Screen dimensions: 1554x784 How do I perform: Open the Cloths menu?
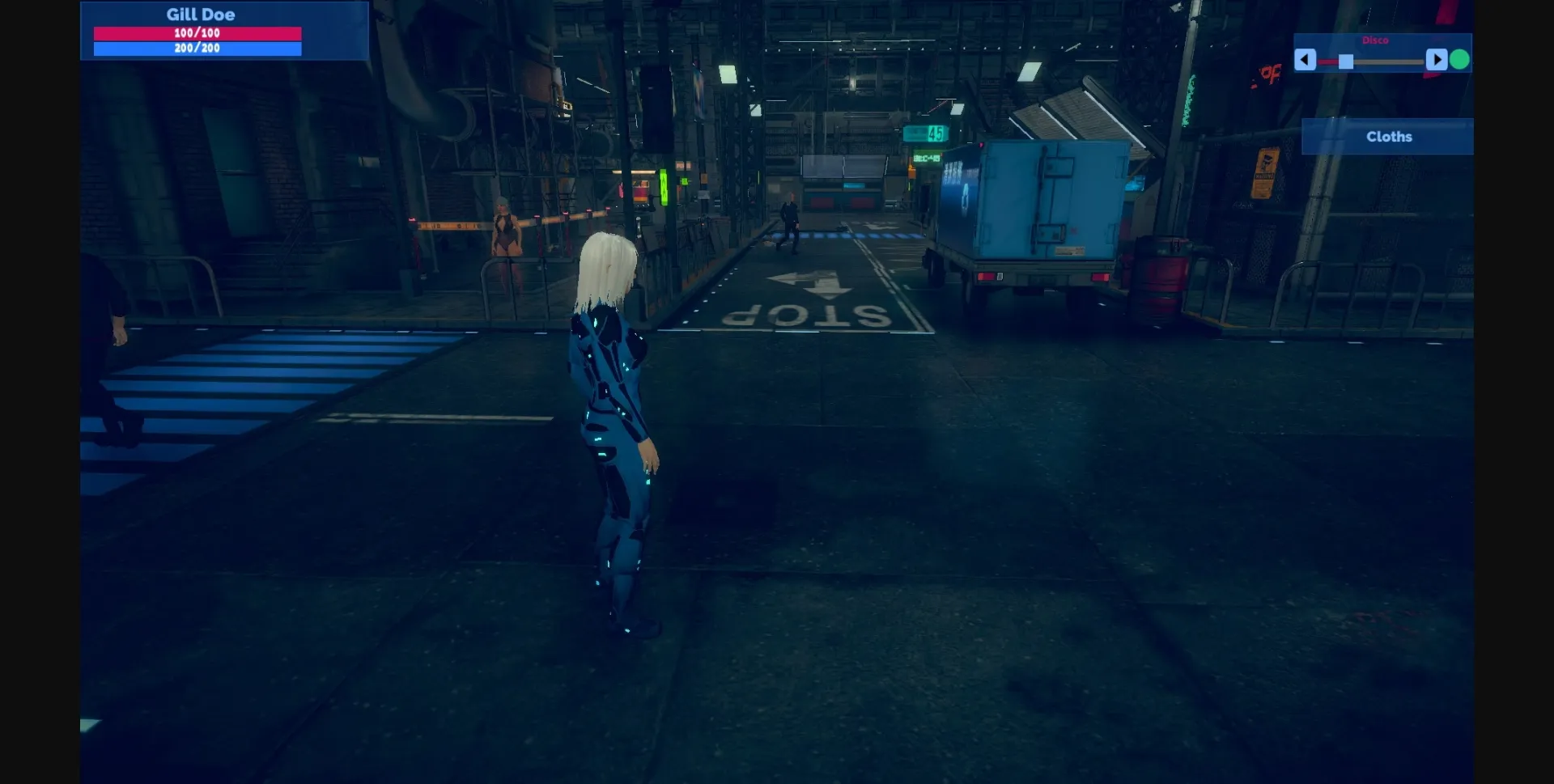tap(1388, 136)
